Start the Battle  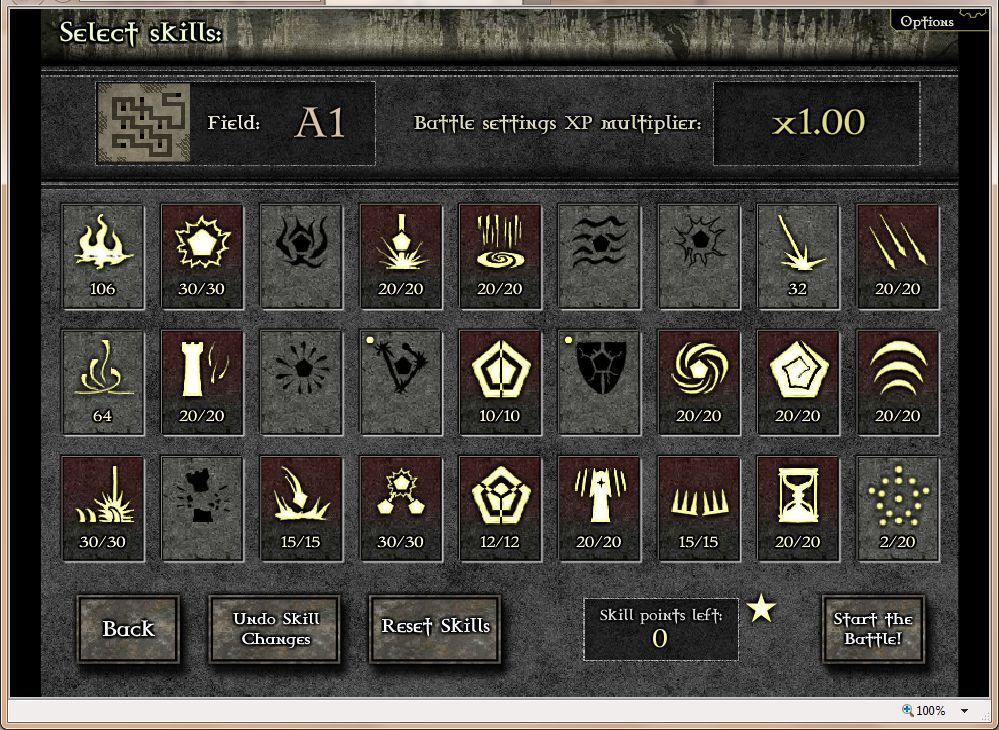click(x=873, y=629)
